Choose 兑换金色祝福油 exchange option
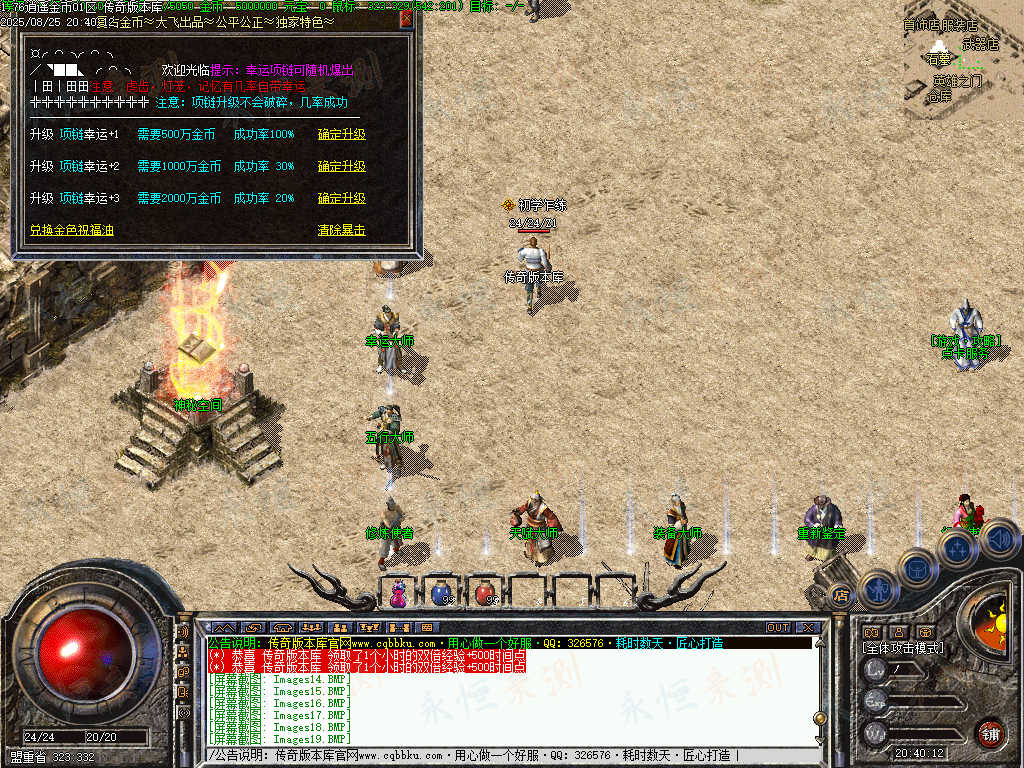 71,230
